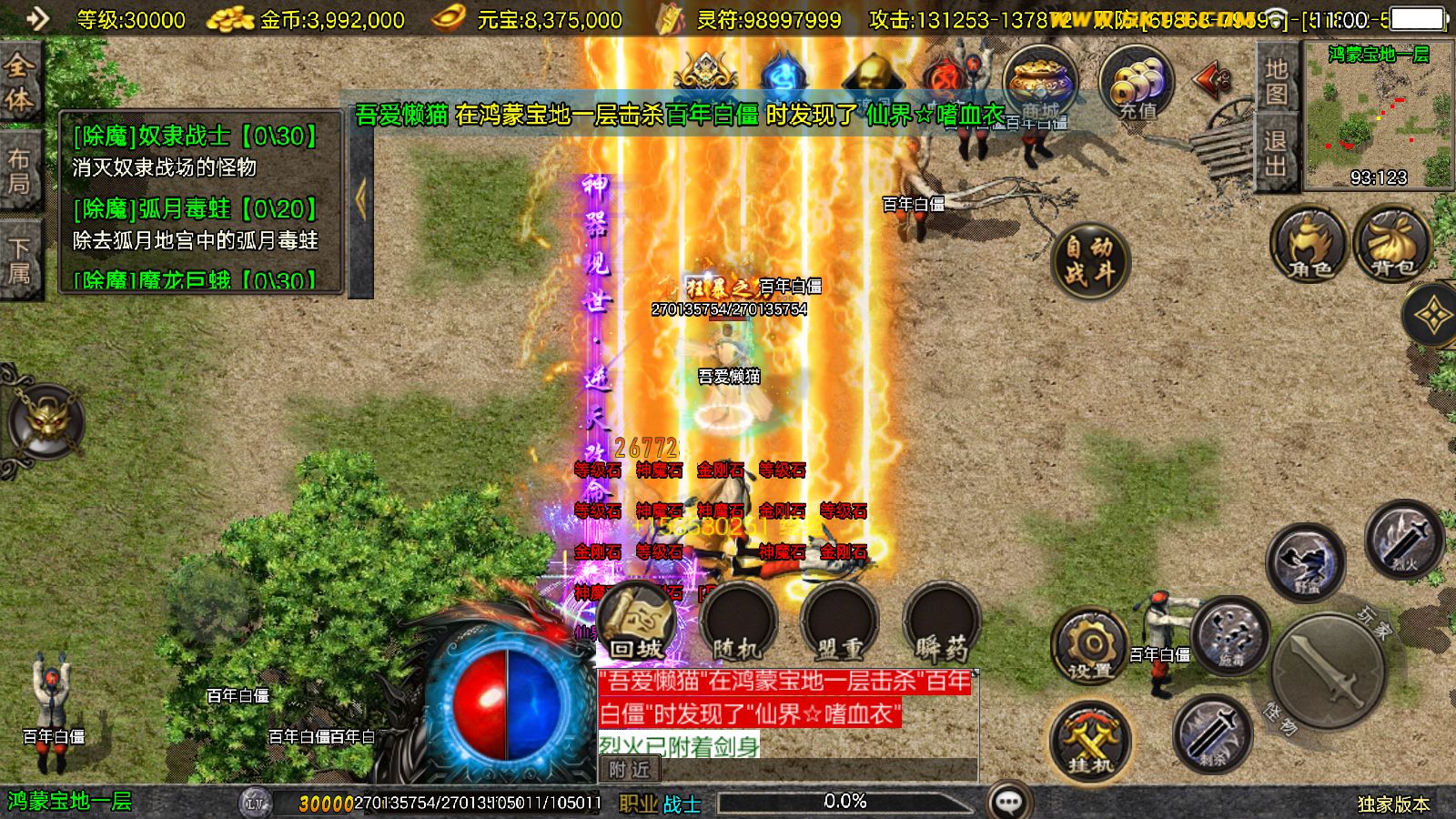
Task: Tap the large sword attack button
Action: [1329, 672]
